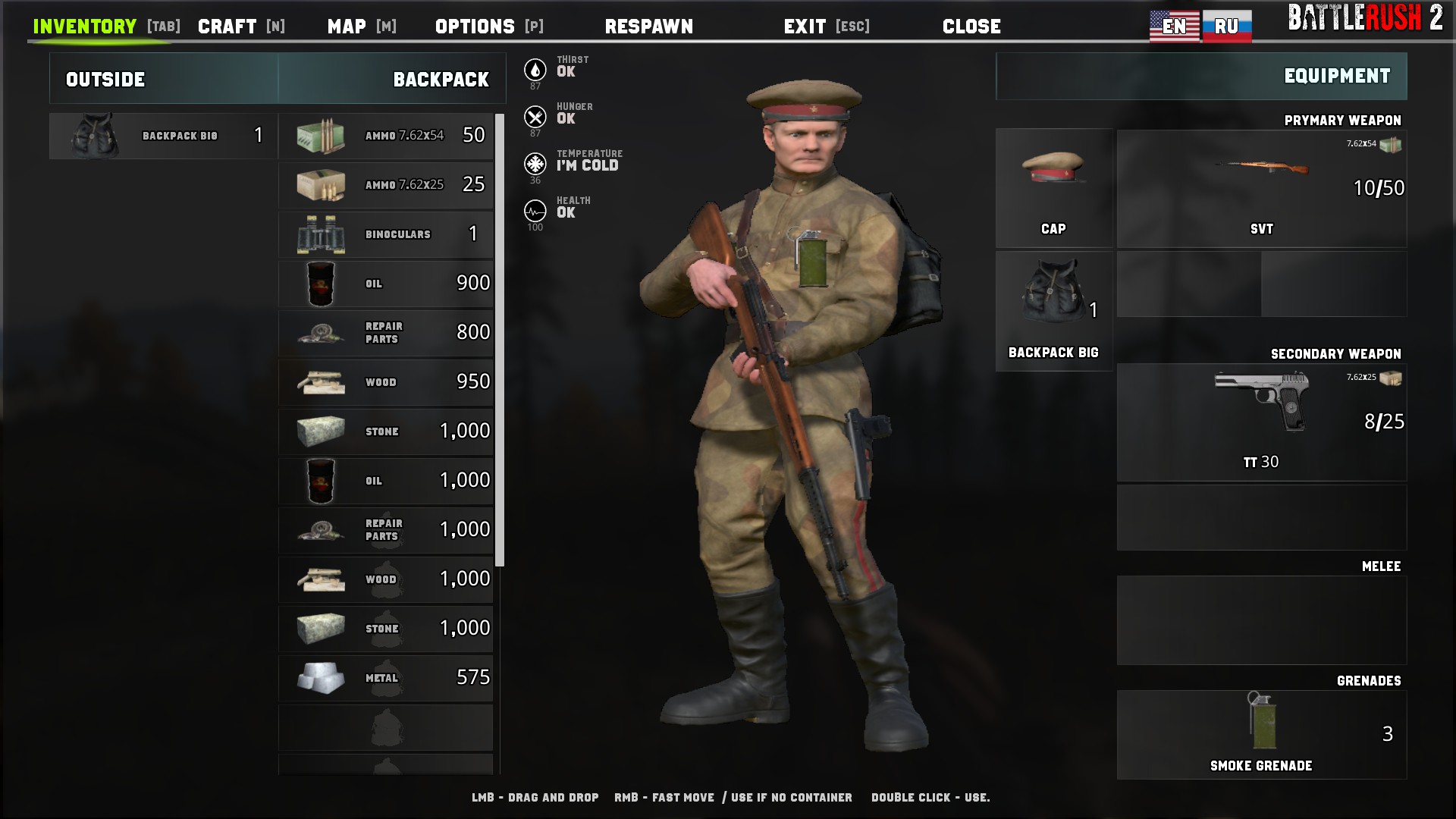This screenshot has width=1456, height=819.
Task: Close the inventory screen
Action: (x=971, y=27)
